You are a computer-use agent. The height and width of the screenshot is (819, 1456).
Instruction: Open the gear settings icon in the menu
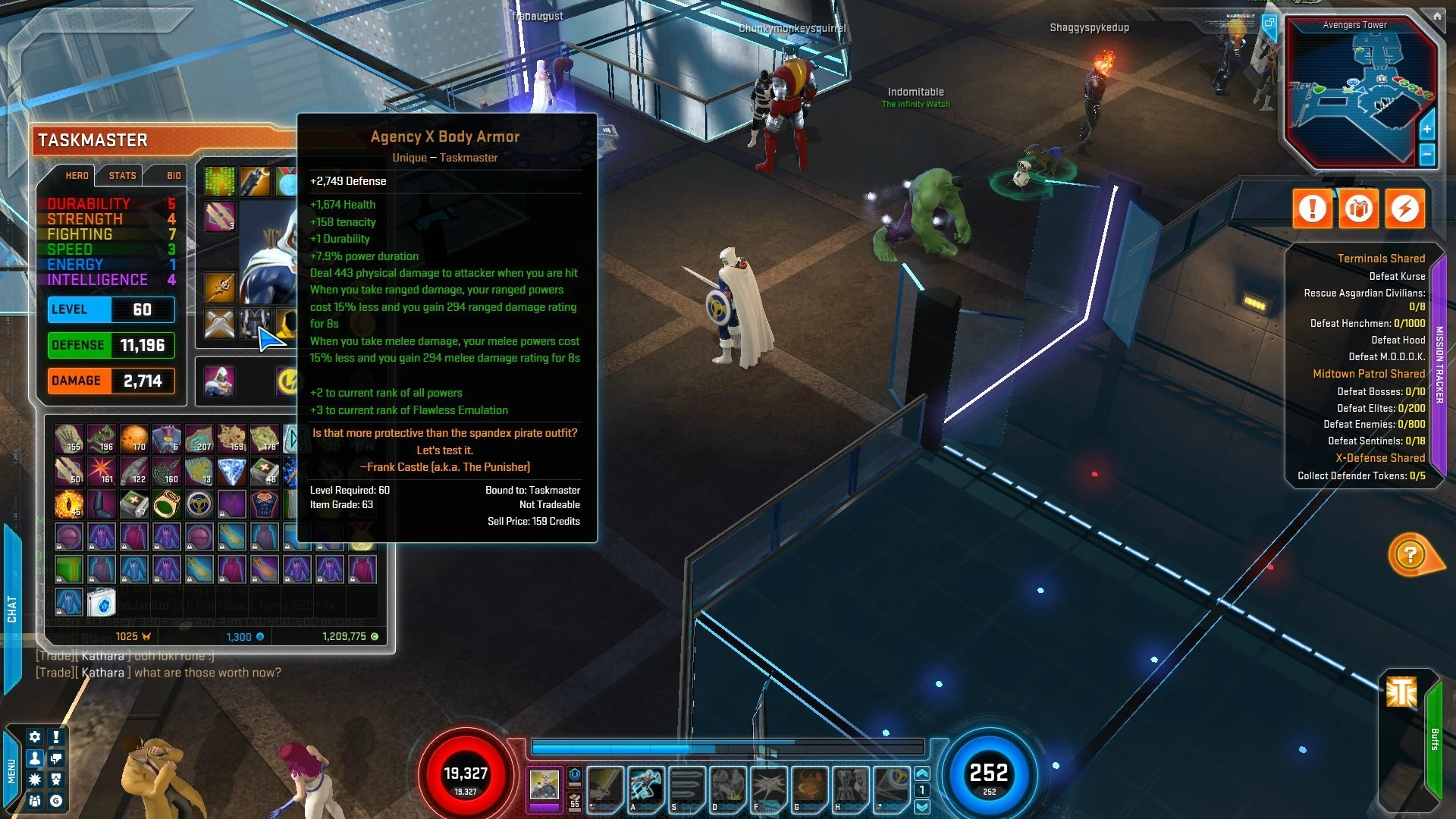click(35, 736)
